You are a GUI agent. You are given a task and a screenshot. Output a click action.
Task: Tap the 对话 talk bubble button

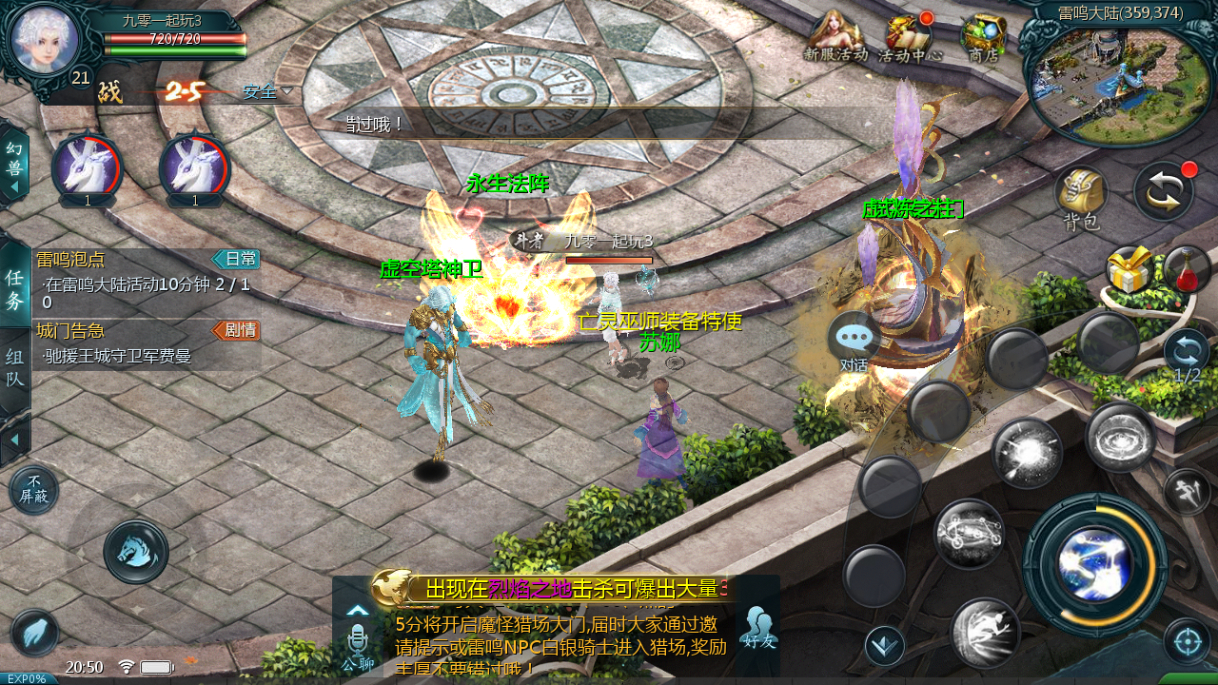pos(853,343)
